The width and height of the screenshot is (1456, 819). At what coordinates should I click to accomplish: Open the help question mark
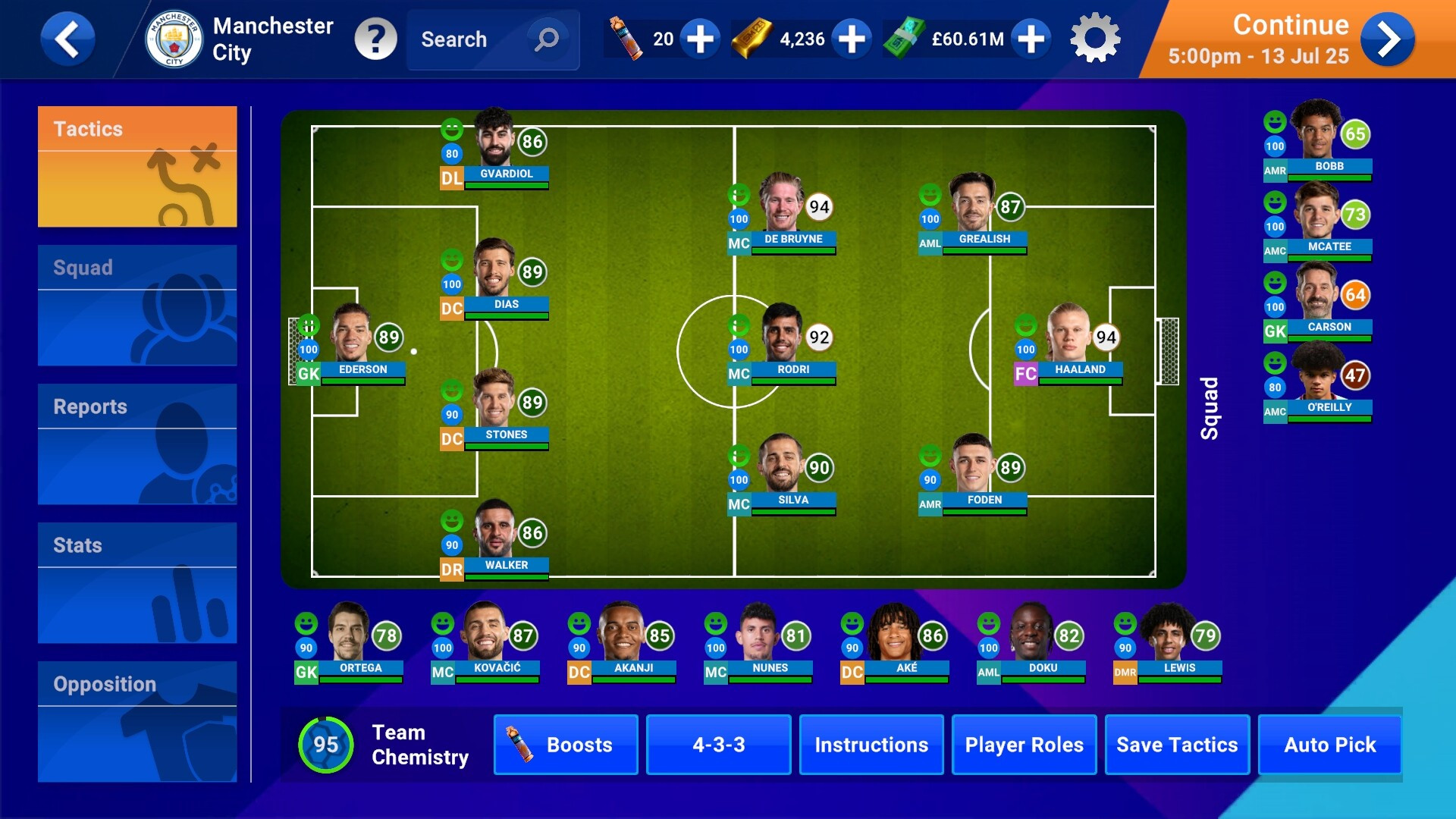point(375,39)
